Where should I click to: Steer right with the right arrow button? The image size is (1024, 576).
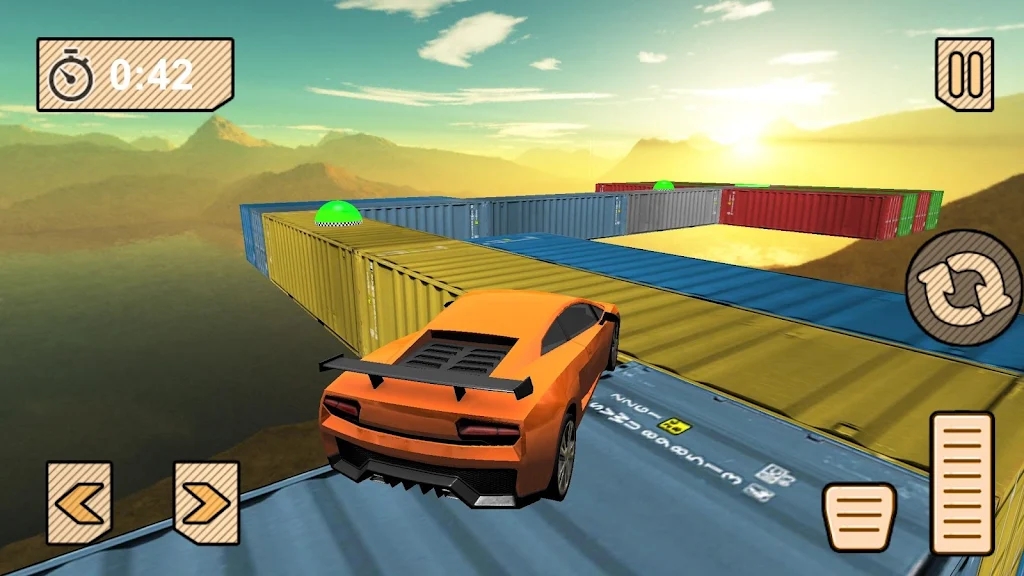tap(206, 502)
